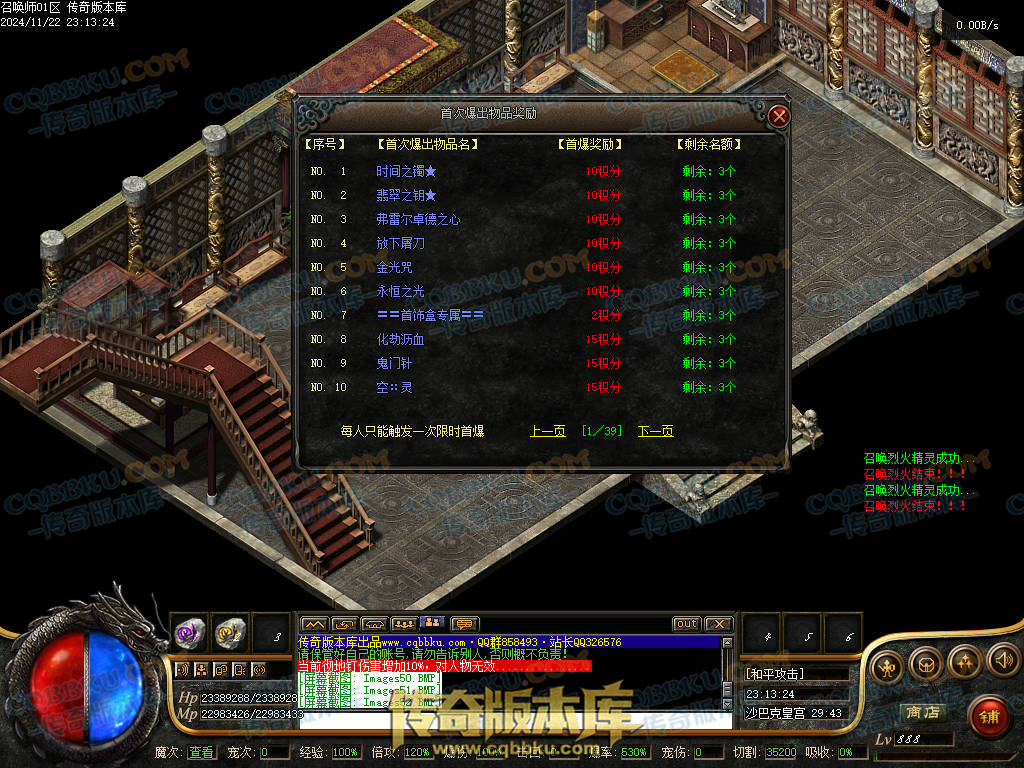Change the 和平攻击 attack mode
Screen dimensions: 1024x768
[x=775, y=674]
